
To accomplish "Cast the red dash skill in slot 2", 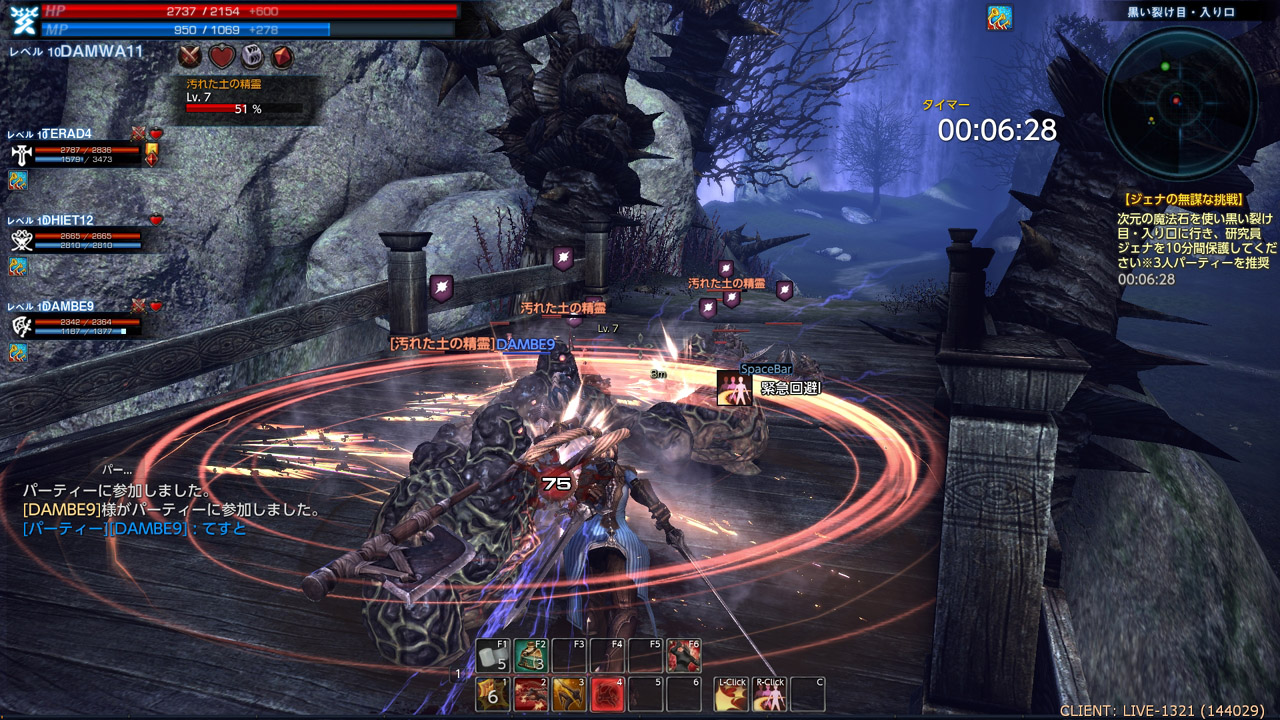I will pyautogui.click(x=530, y=693).
